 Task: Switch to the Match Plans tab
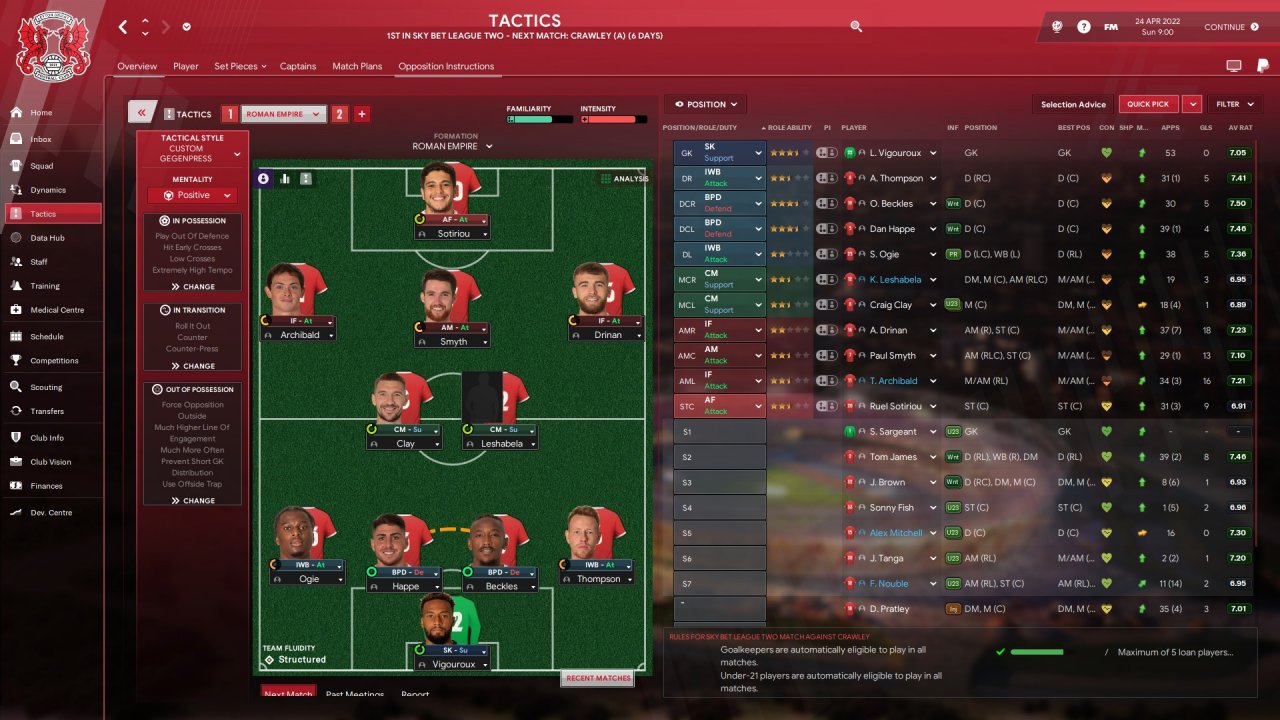[x=357, y=66]
